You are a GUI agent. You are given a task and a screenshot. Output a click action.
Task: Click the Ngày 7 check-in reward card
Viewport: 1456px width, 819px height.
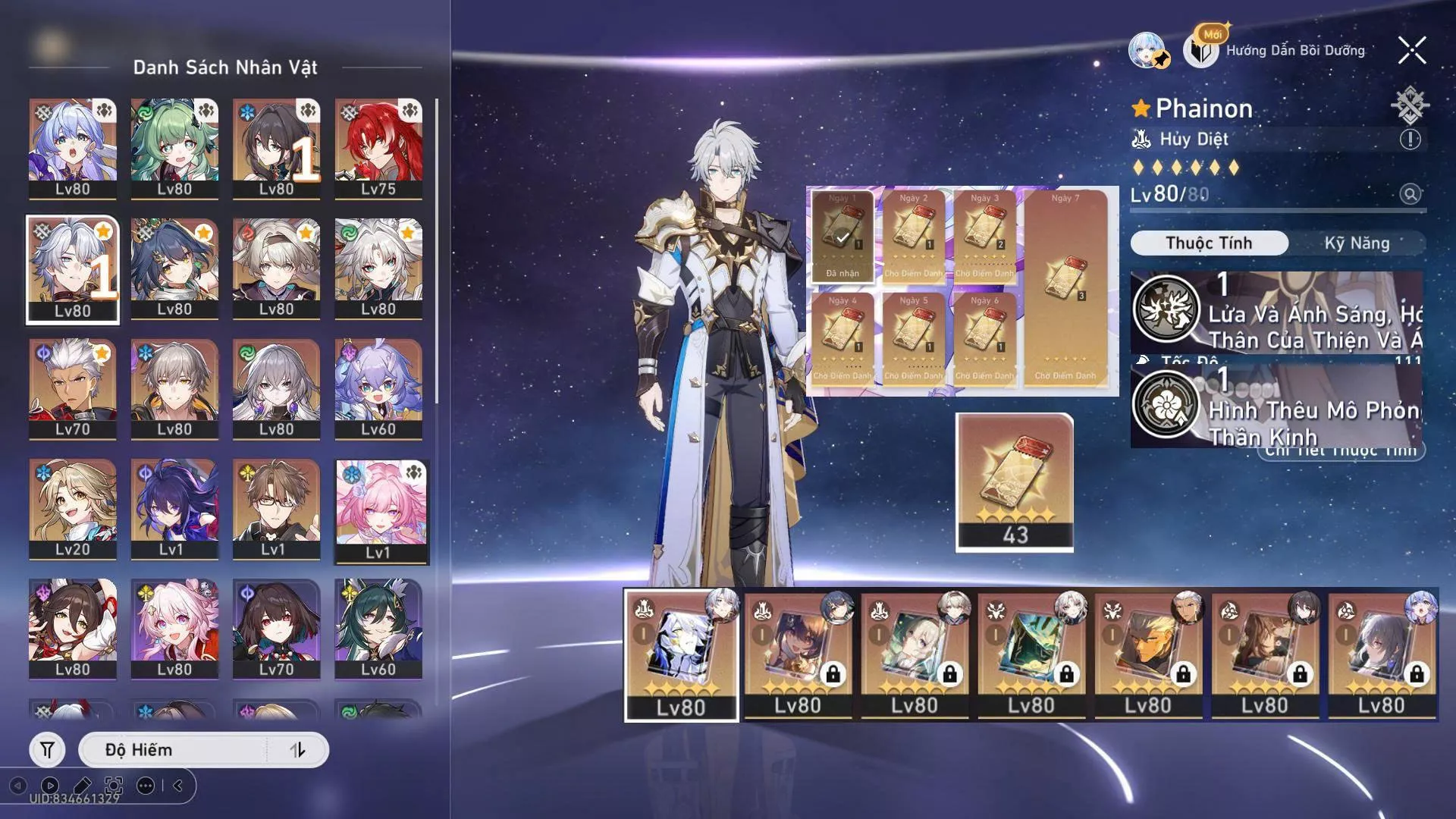pyautogui.click(x=1065, y=288)
